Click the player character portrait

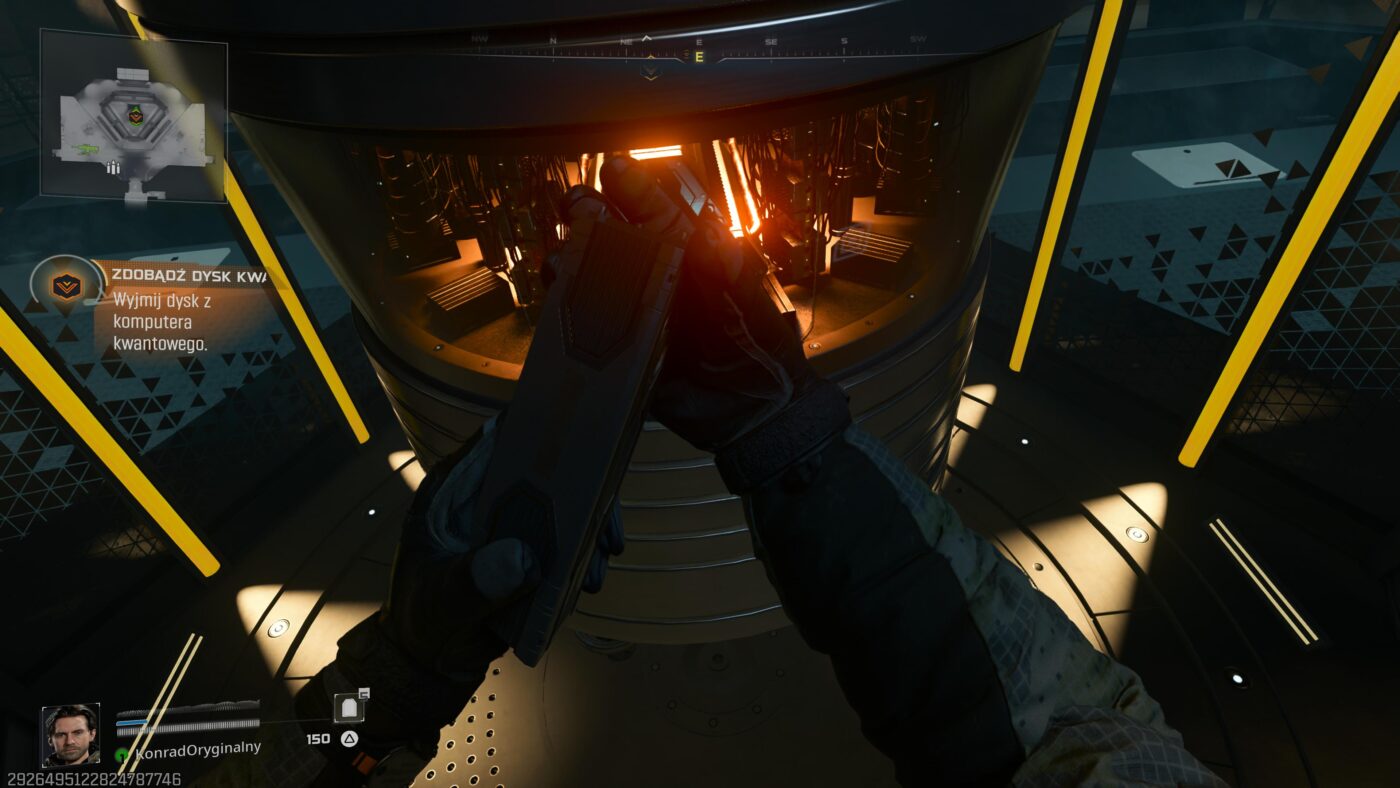(x=70, y=735)
